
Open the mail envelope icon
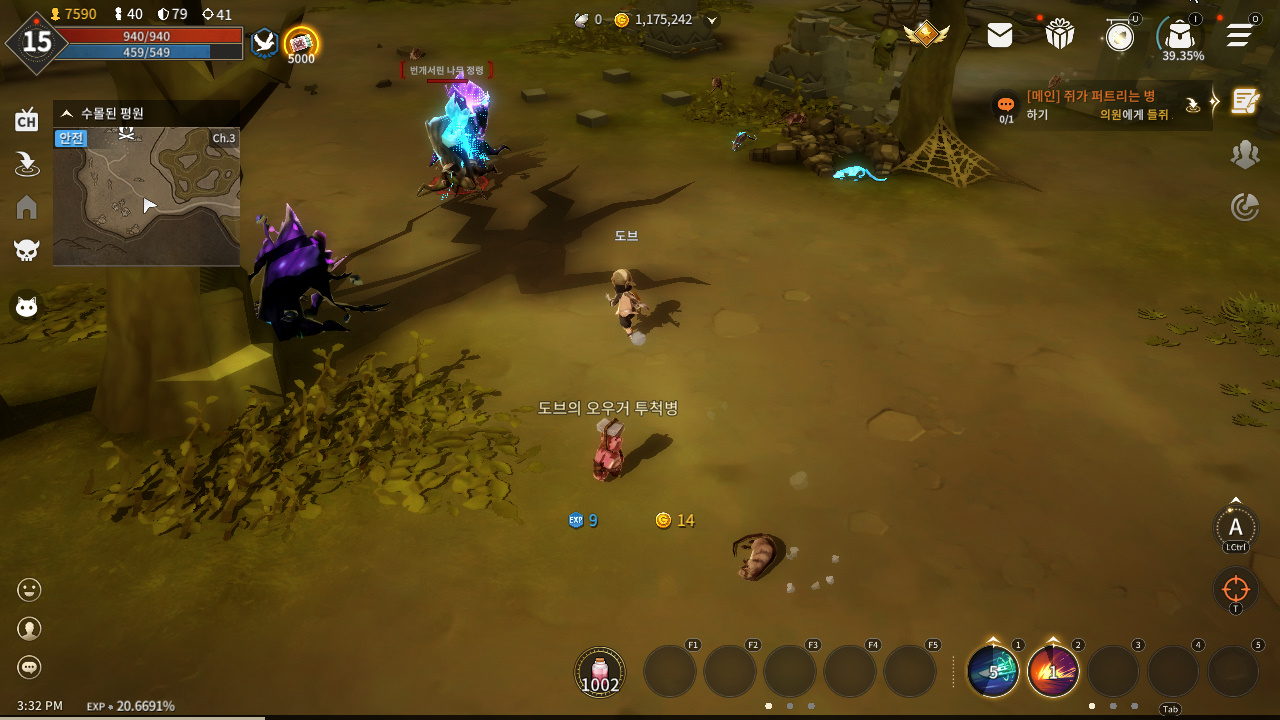coord(999,35)
